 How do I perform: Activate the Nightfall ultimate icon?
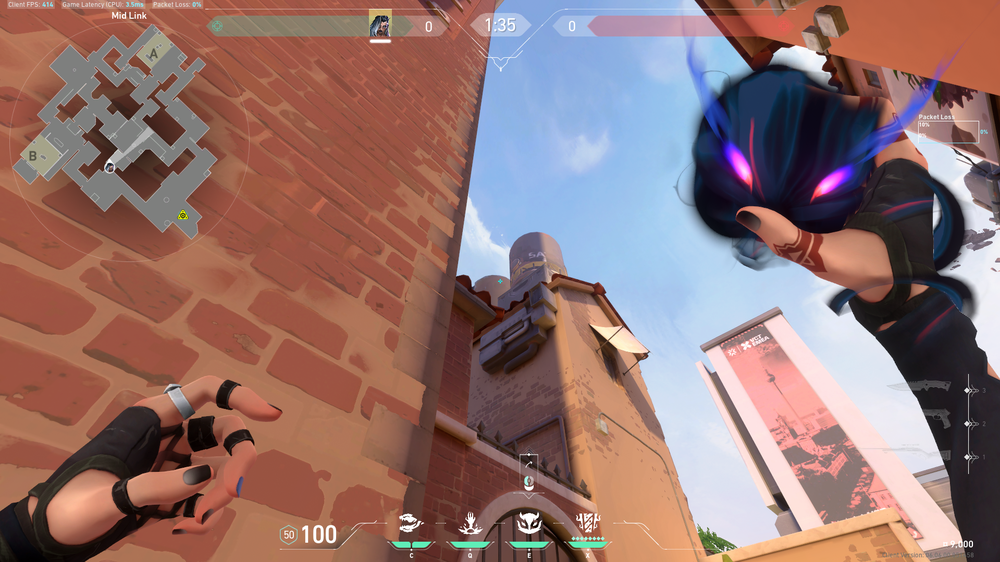tap(587, 521)
